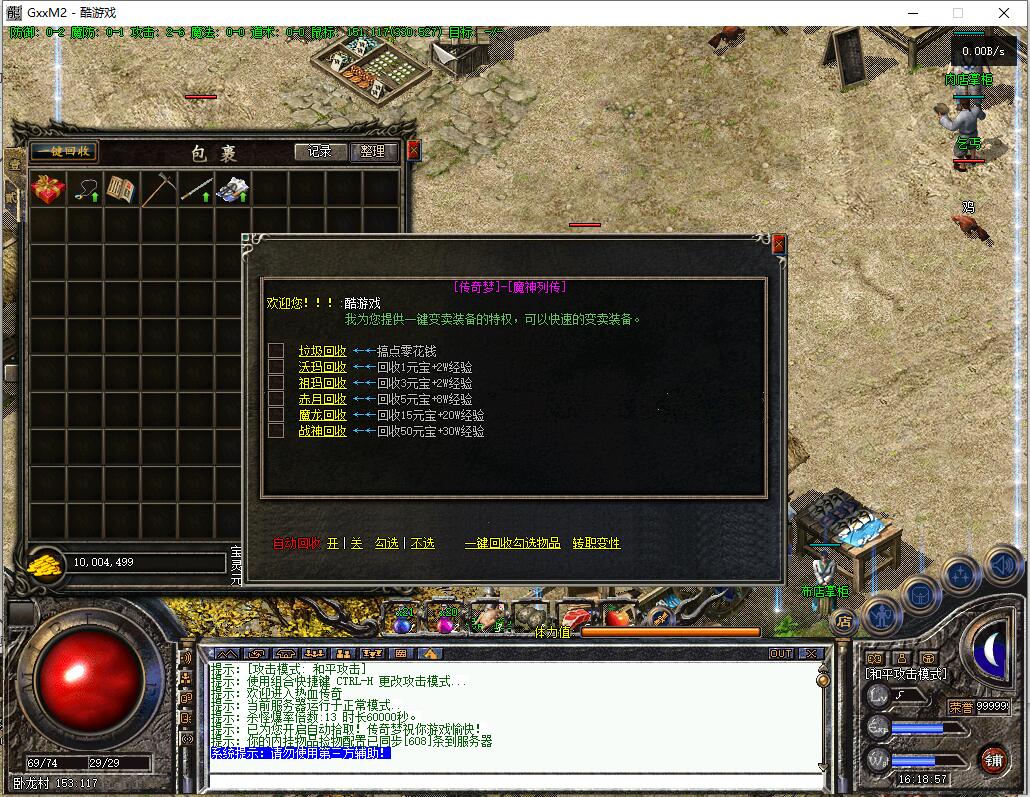
Task: Open the 沃玛回收 link
Action: pyautogui.click(x=322, y=367)
